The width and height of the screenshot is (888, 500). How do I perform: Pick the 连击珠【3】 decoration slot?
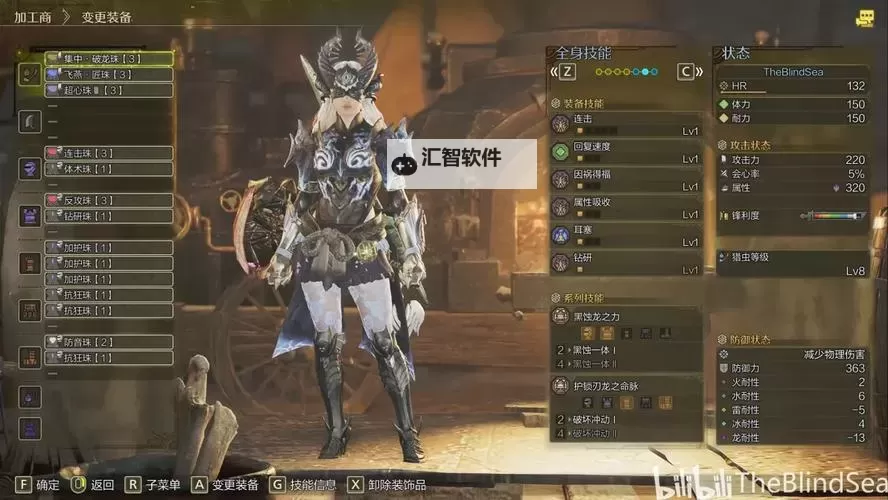(x=108, y=153)
